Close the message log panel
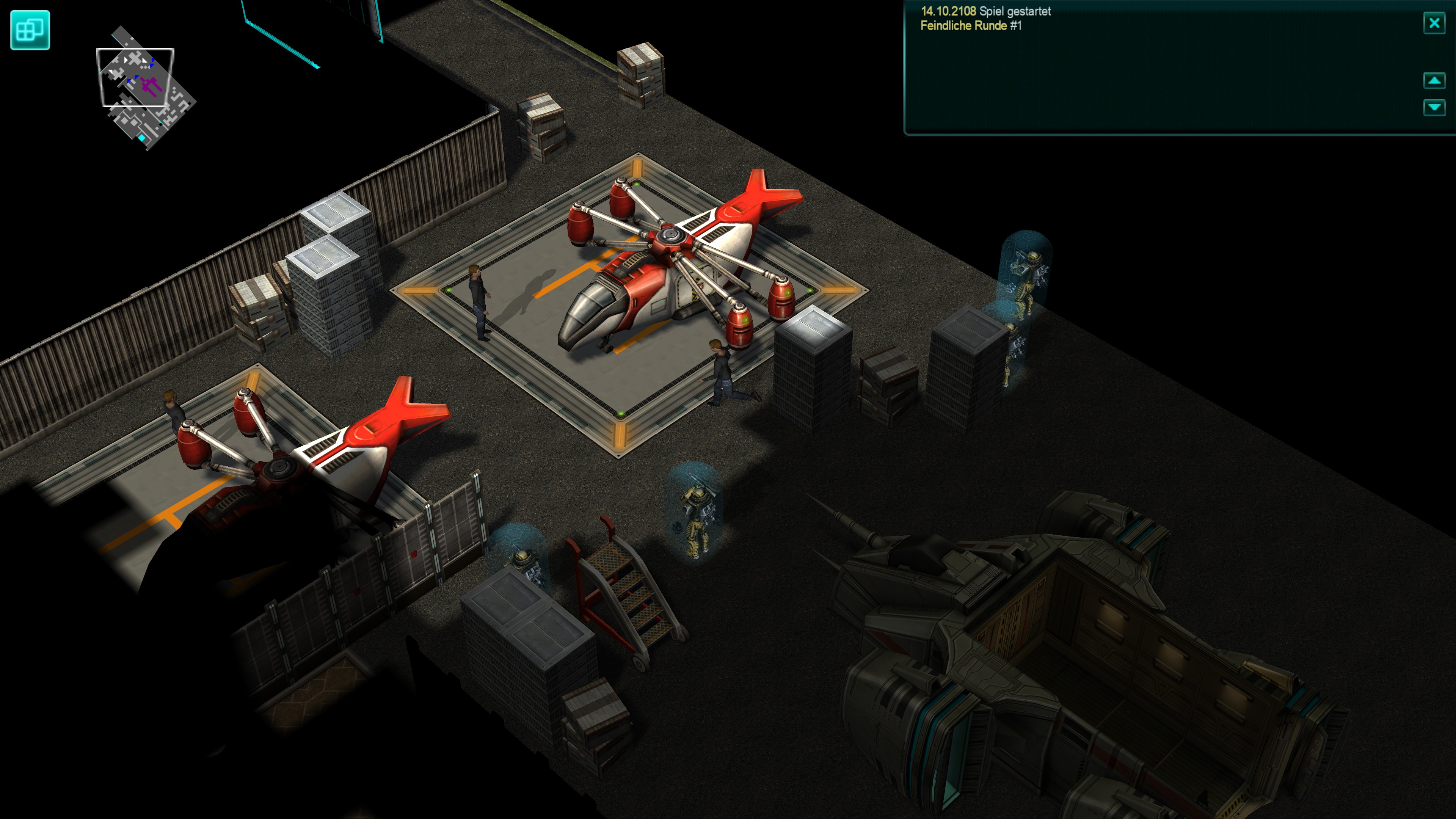Screen dimensions: 1456x819 [1434, 23]
